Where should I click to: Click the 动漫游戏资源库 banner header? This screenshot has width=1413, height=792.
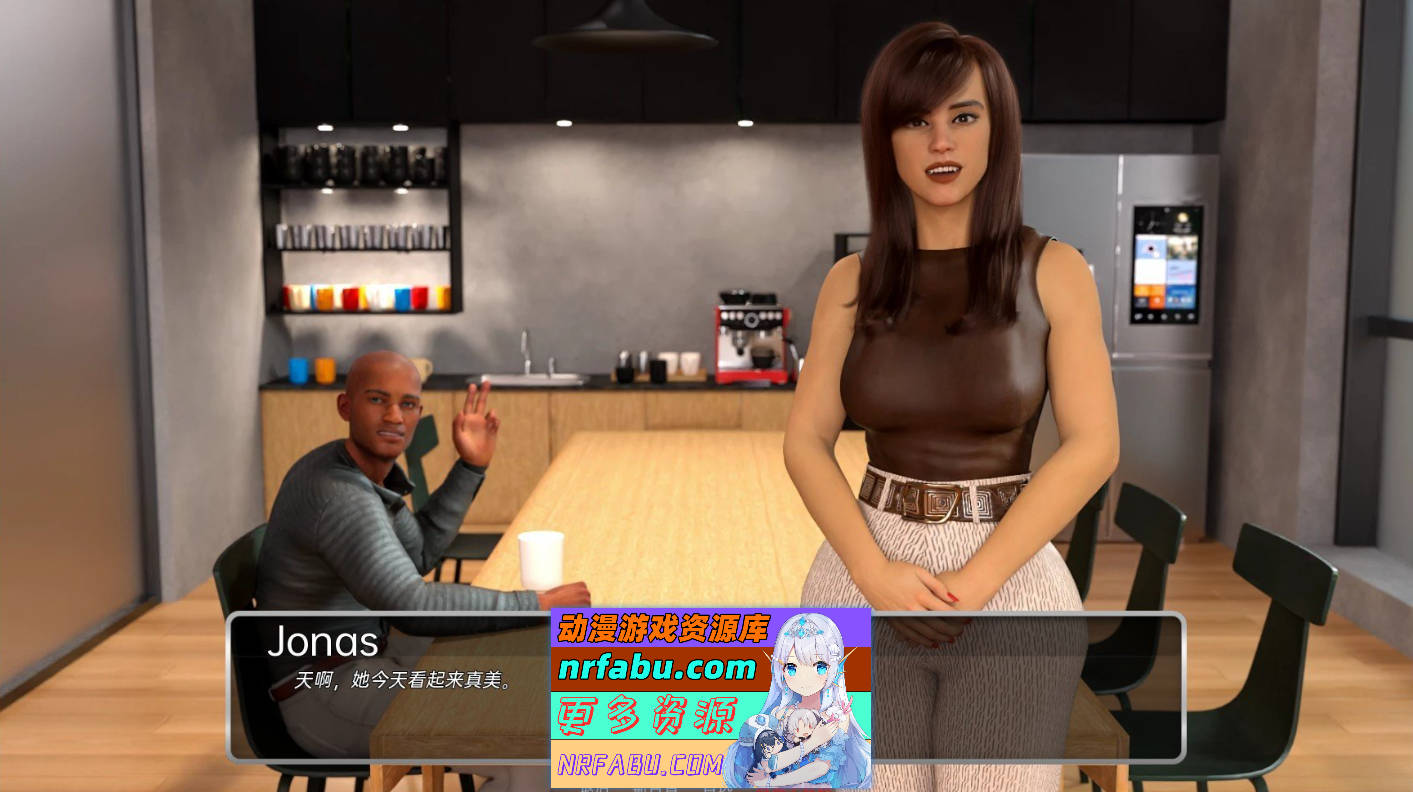(x=662, y=630)
